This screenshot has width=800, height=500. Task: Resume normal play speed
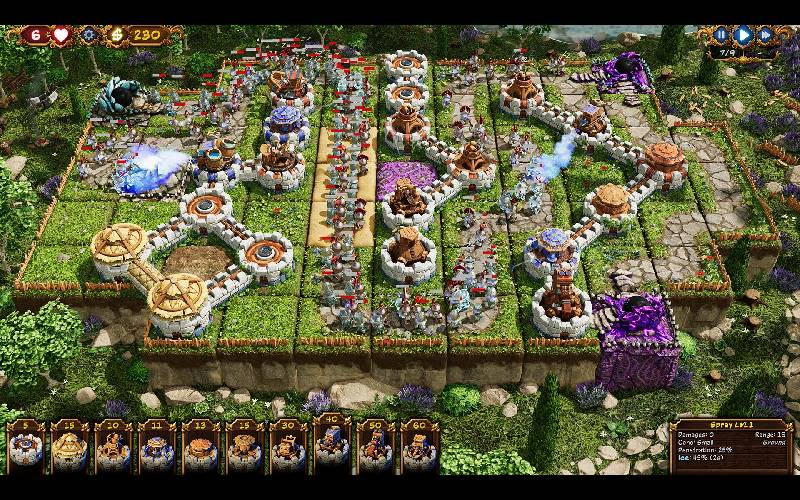[x=743, y=35]
